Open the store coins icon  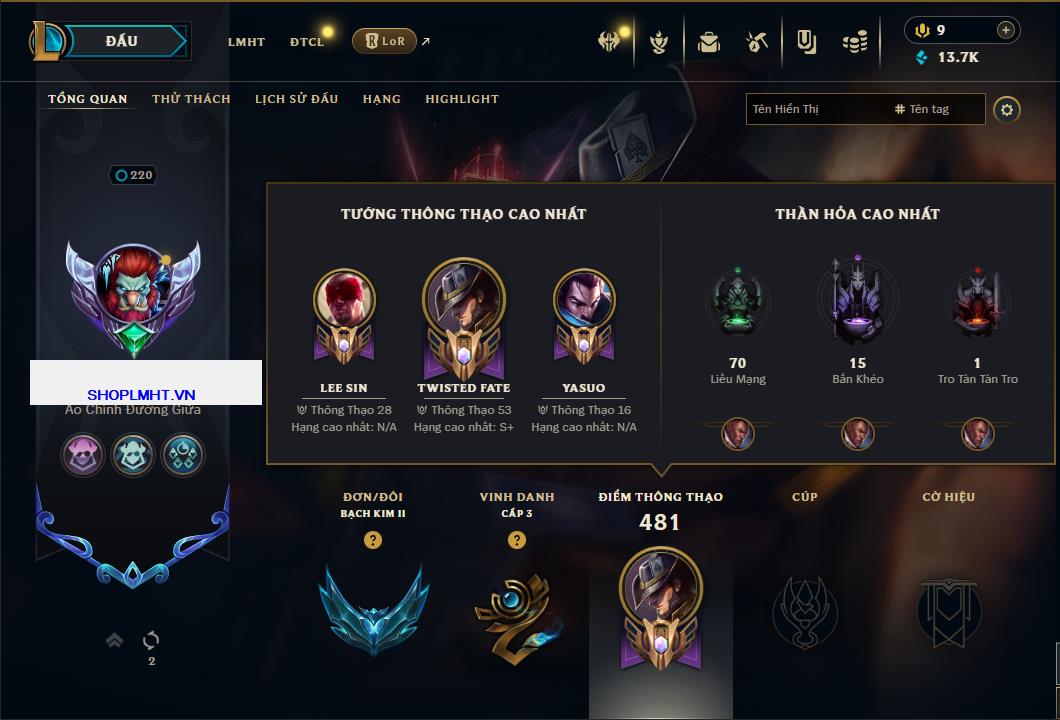[x=854, y=42]
